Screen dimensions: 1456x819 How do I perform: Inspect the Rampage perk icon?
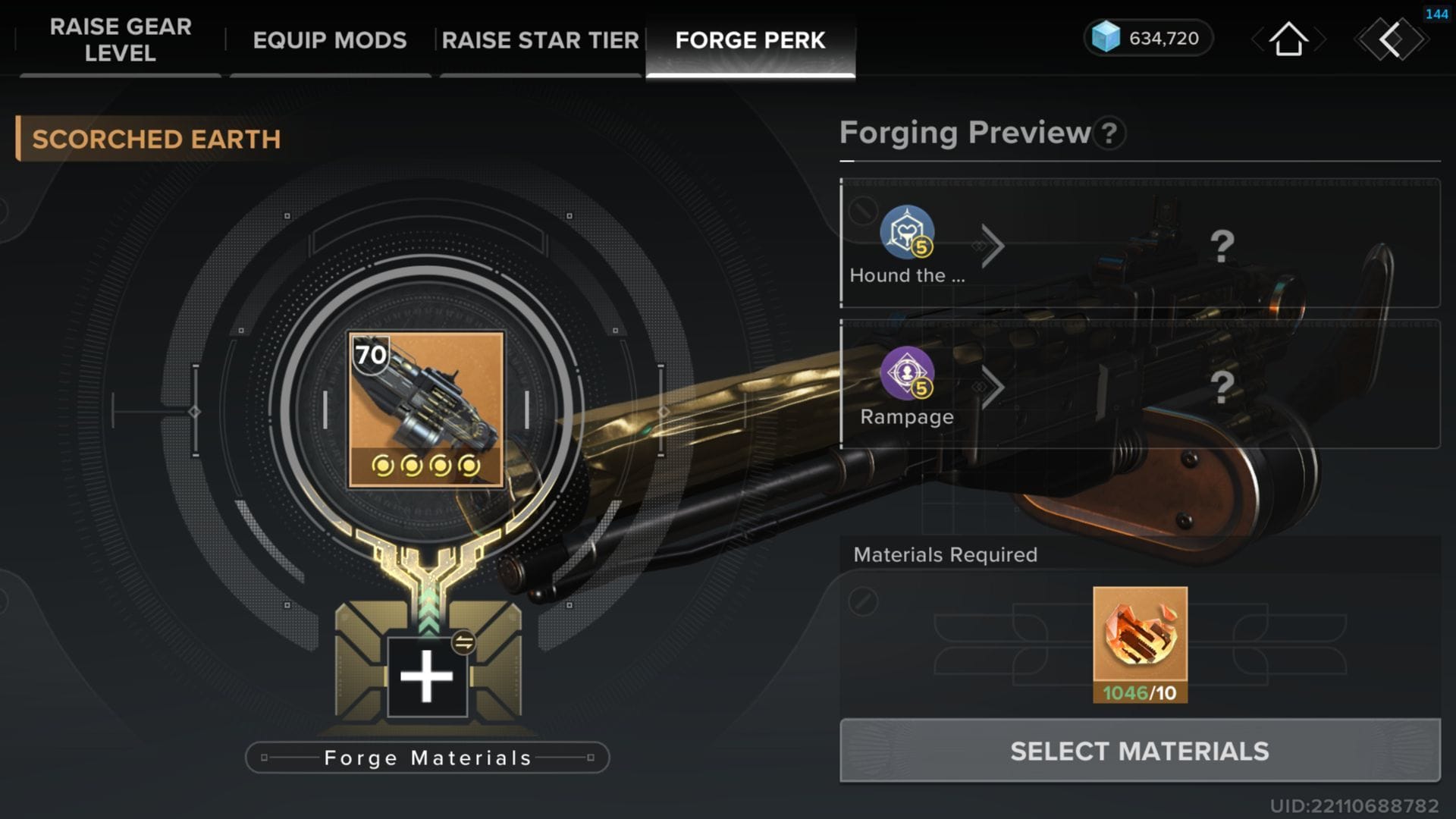pos(907,373)
